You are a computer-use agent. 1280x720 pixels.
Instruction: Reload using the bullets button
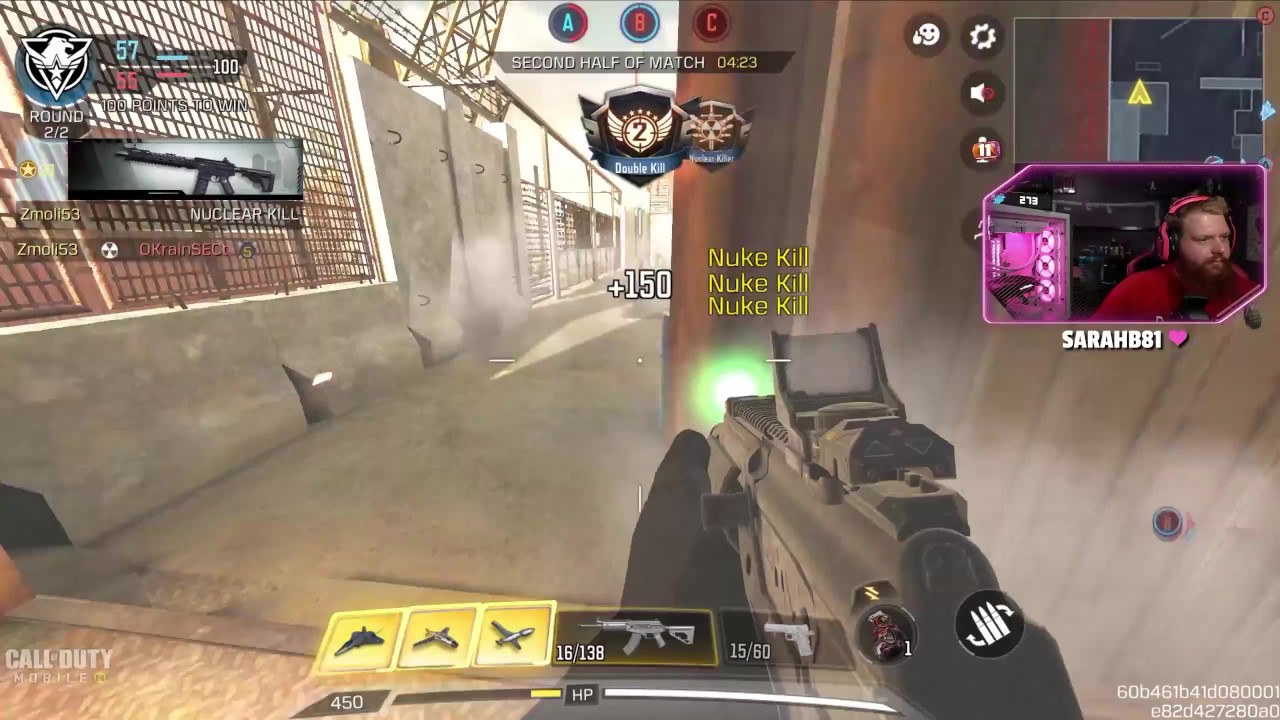click(x=989, y=624)
